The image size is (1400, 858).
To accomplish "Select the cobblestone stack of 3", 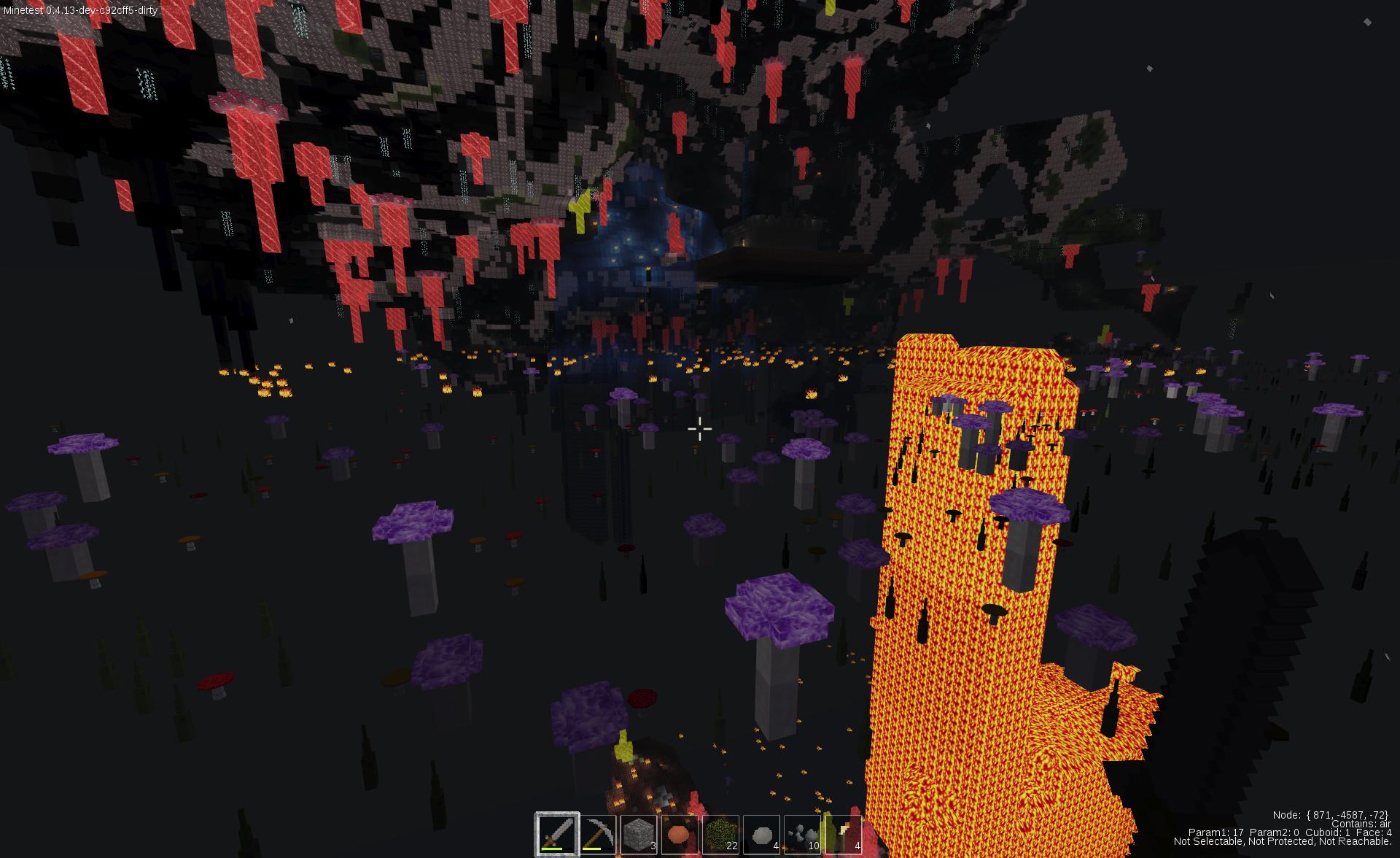I will click(x=637, y=833).
